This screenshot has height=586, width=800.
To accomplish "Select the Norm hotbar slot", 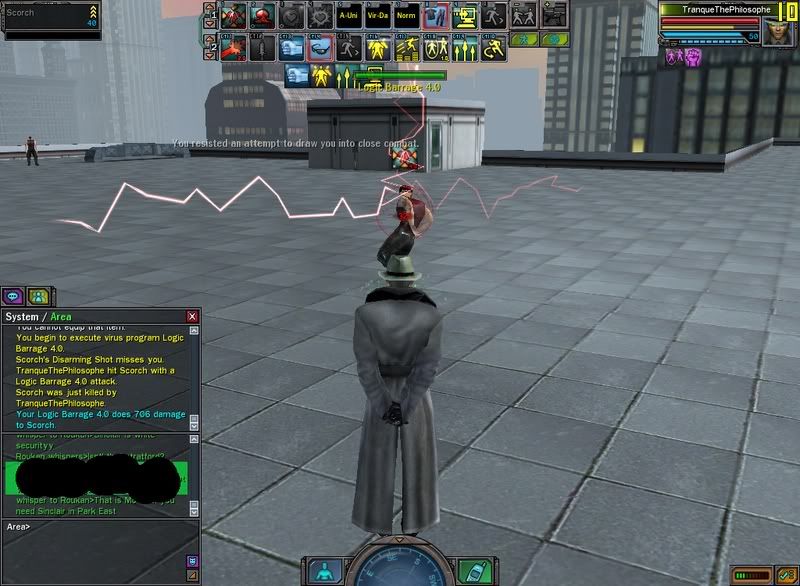I will [407, 16].
